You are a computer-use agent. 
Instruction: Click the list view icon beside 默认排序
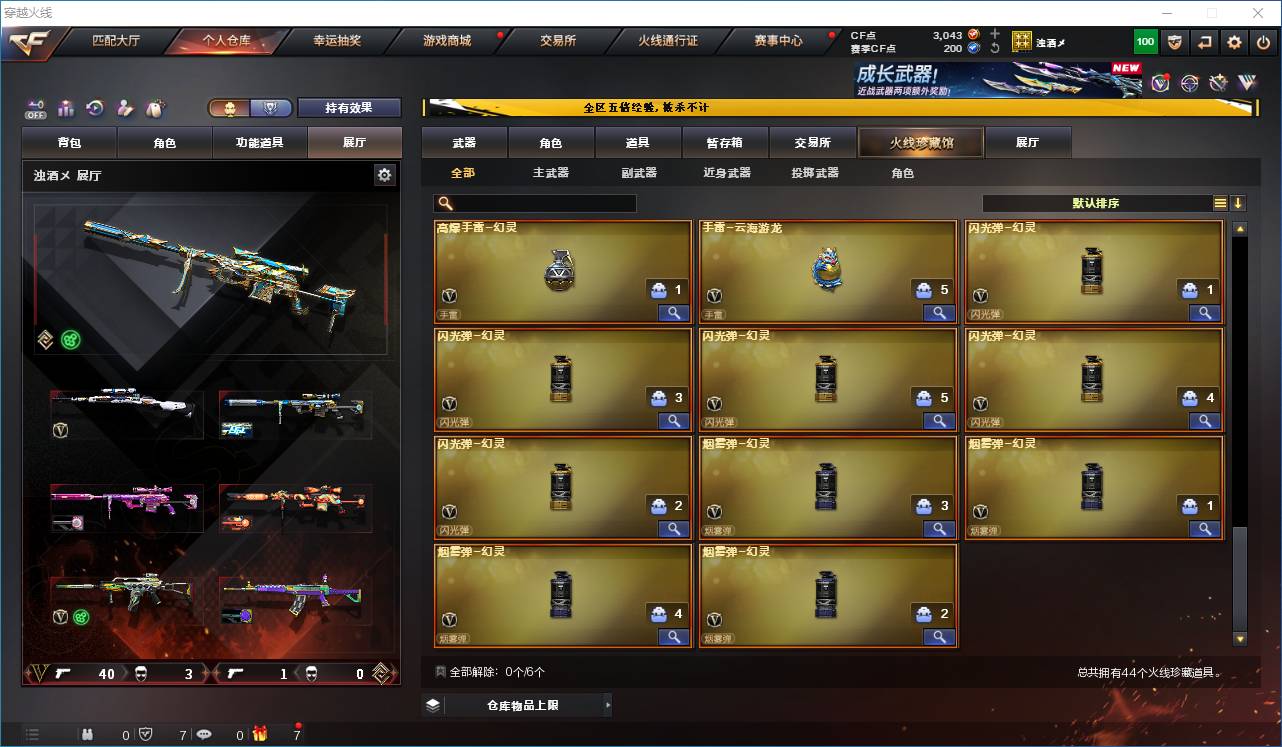[1219, 203]
